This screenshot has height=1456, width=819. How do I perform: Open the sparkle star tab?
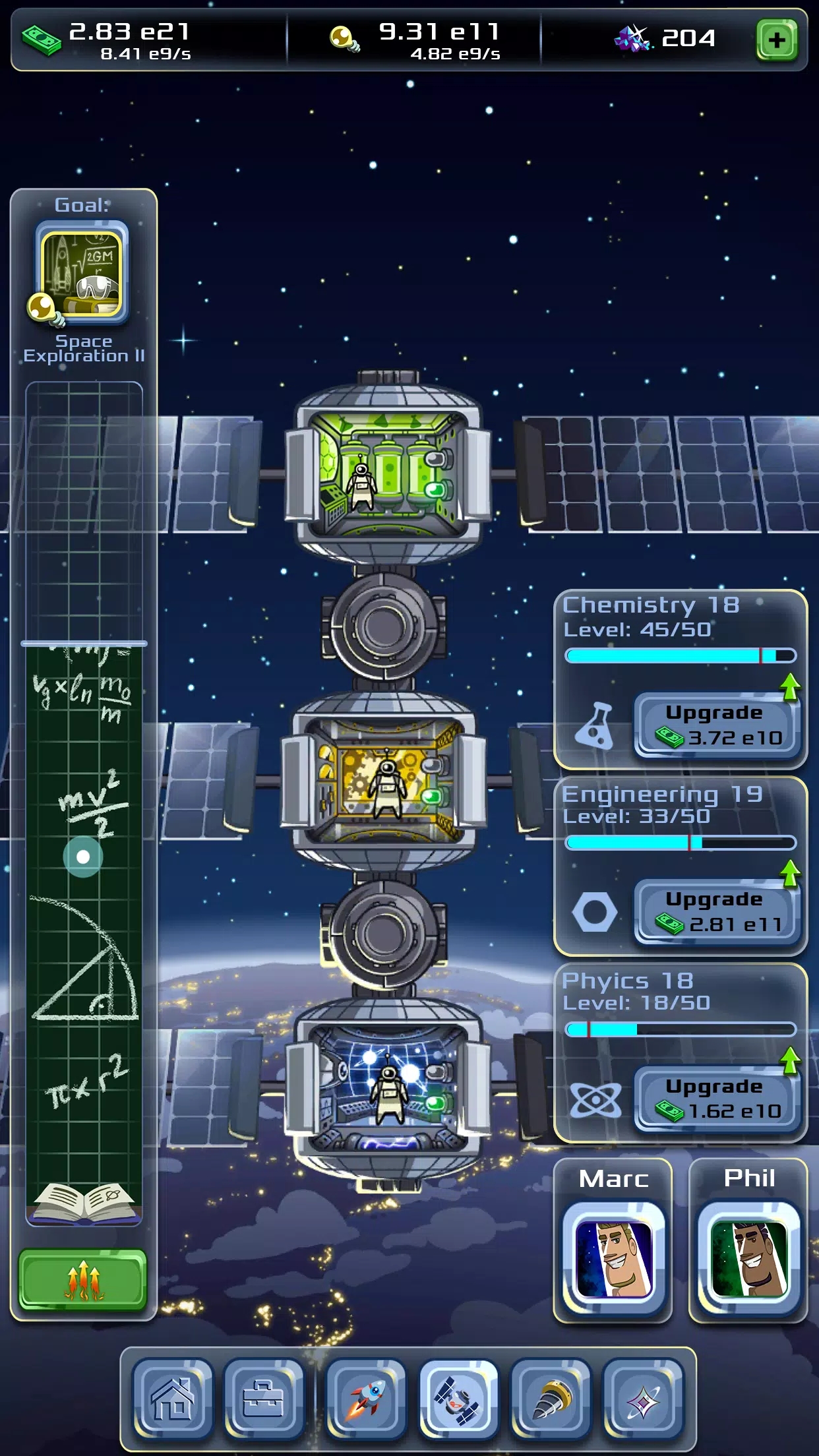coord(643,1399)
